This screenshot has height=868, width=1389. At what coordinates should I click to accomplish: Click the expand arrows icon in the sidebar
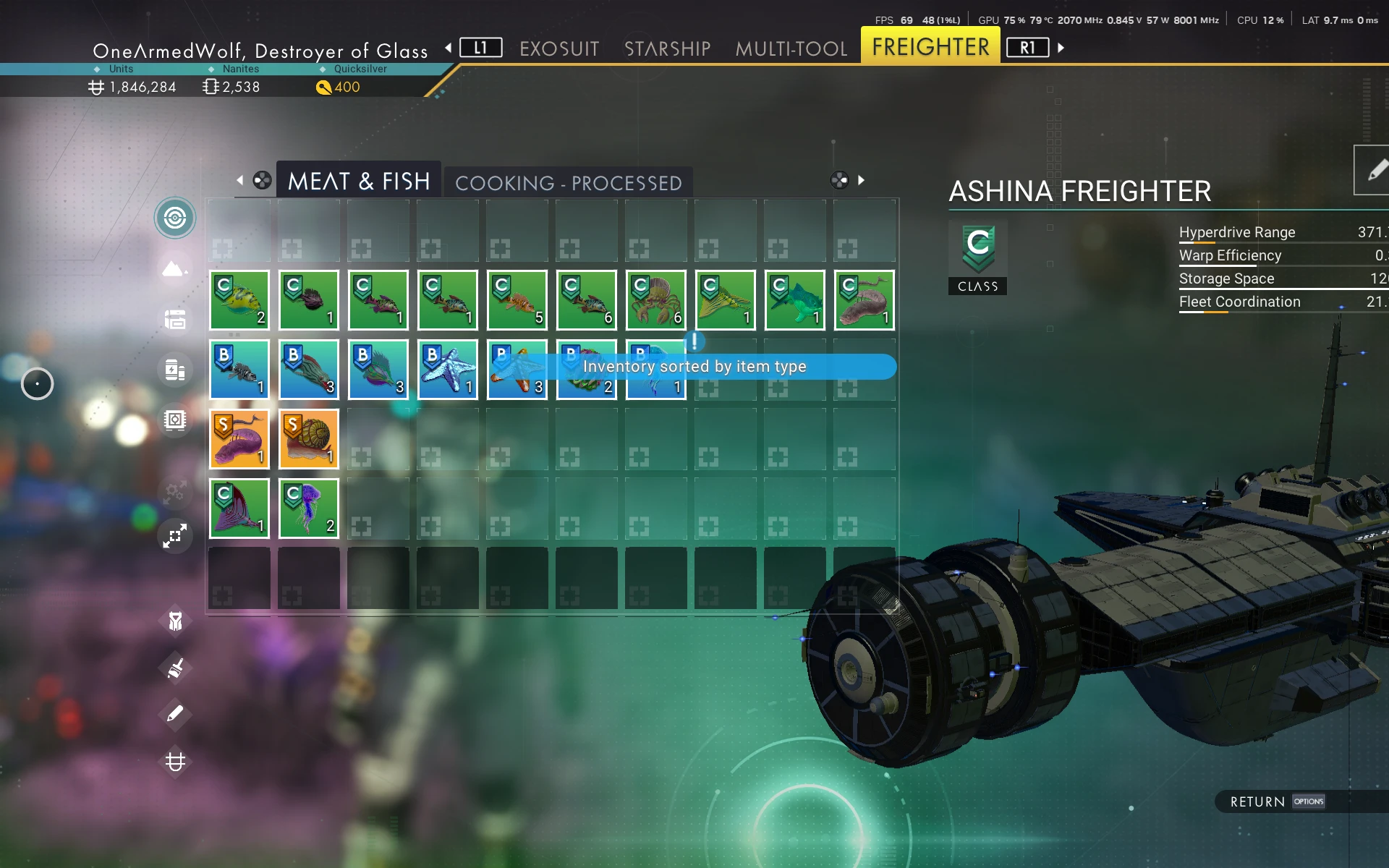point(175,536)
